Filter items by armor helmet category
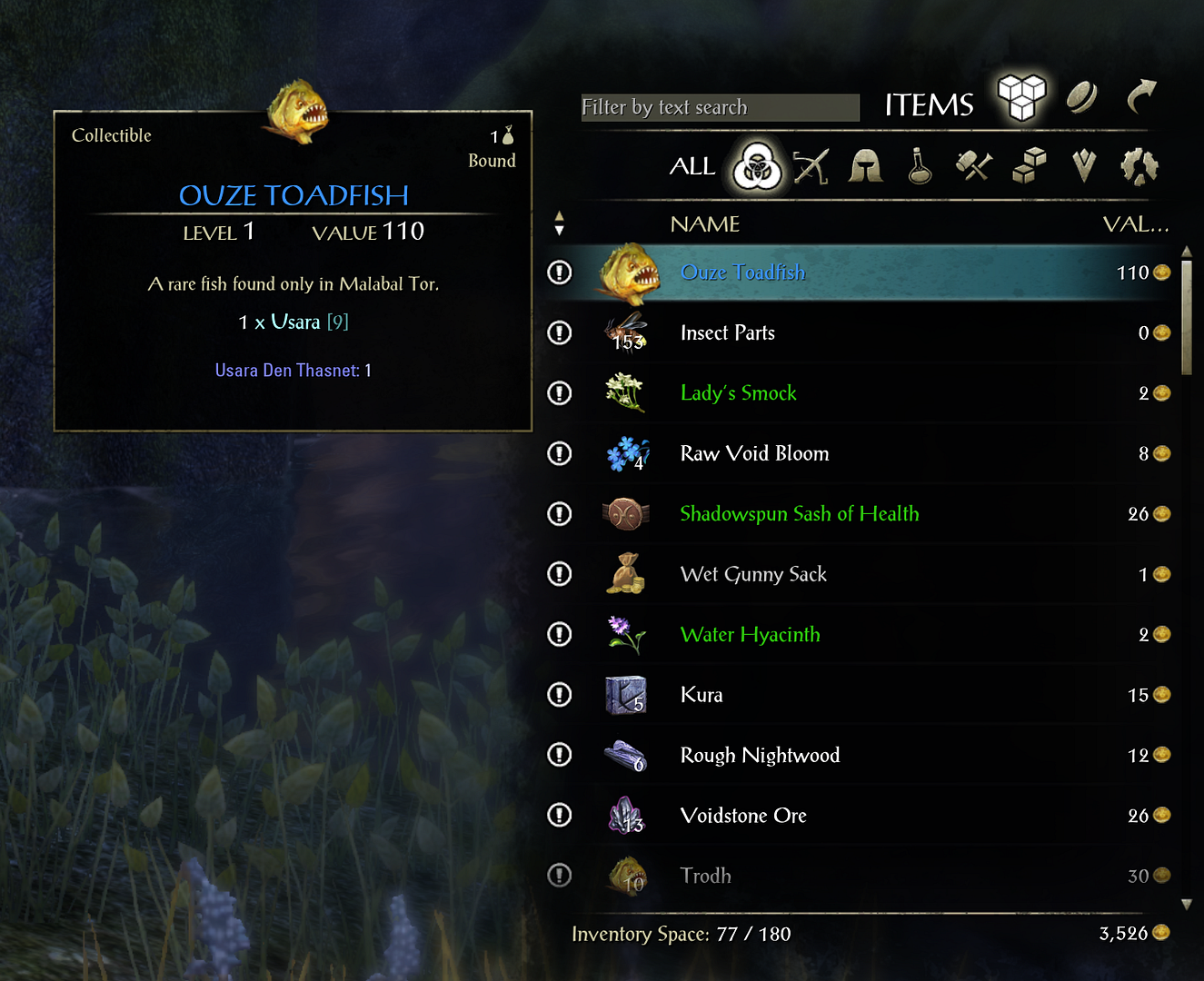 (x=865, y=166)
